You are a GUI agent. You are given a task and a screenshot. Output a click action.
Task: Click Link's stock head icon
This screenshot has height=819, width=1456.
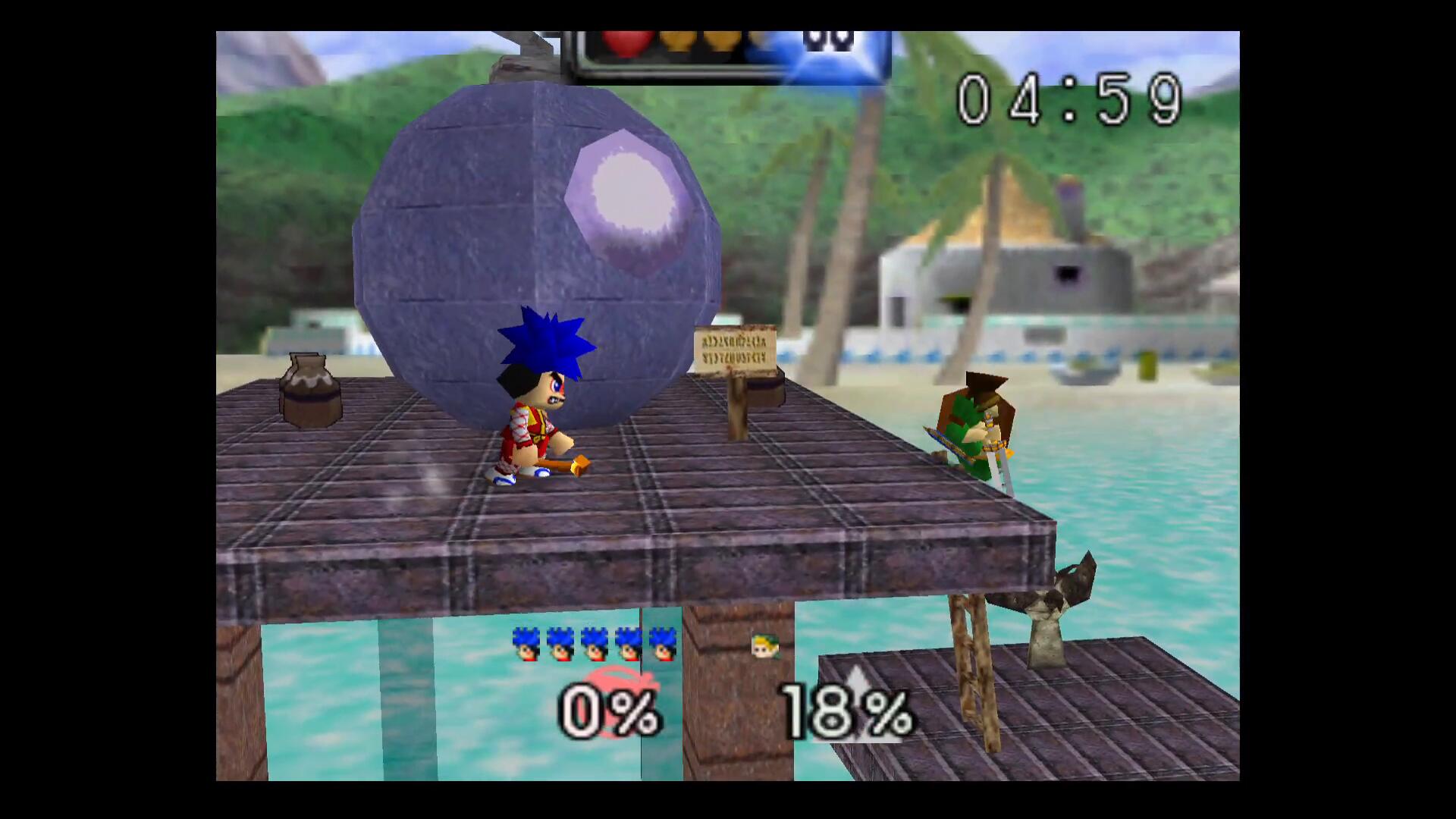(x=764, y=645)
